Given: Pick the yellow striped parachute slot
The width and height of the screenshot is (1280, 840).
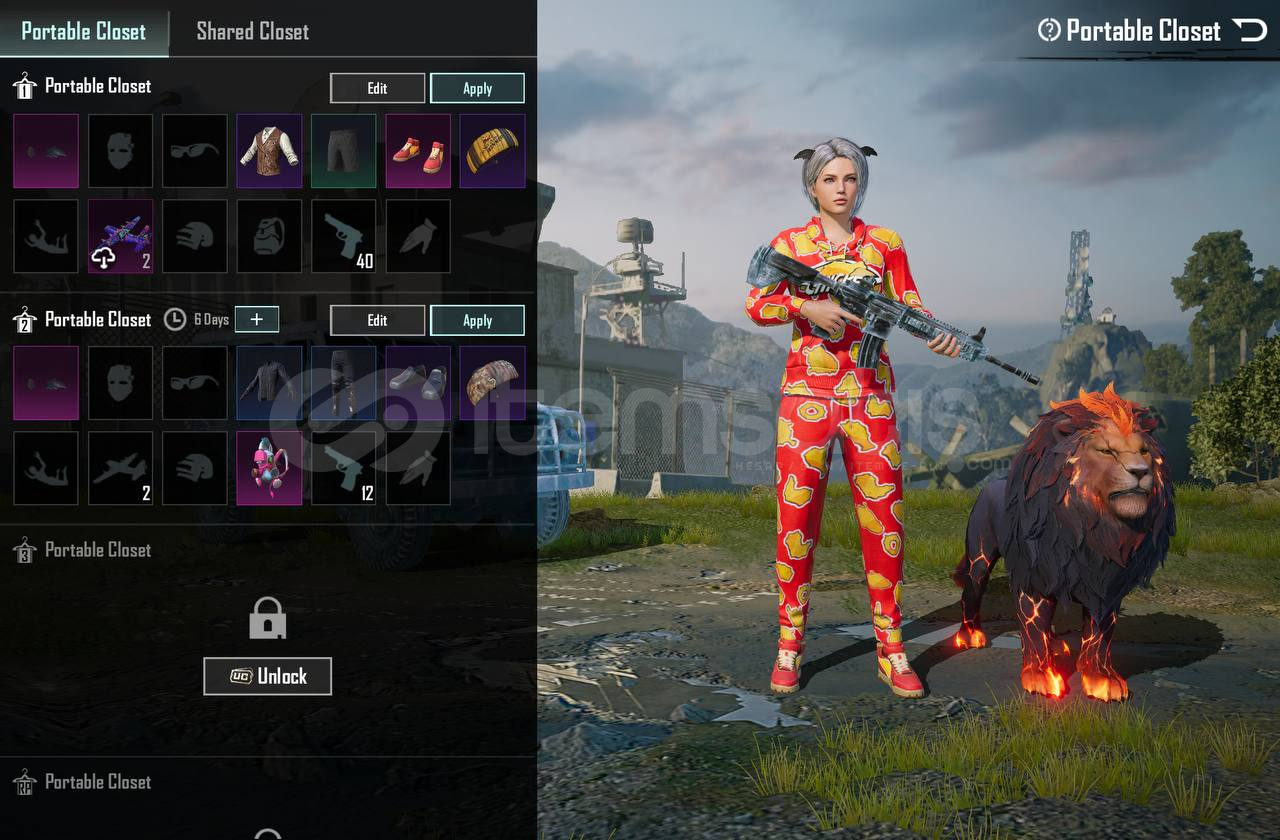Looking at the screenshot, I should [492, 151].
